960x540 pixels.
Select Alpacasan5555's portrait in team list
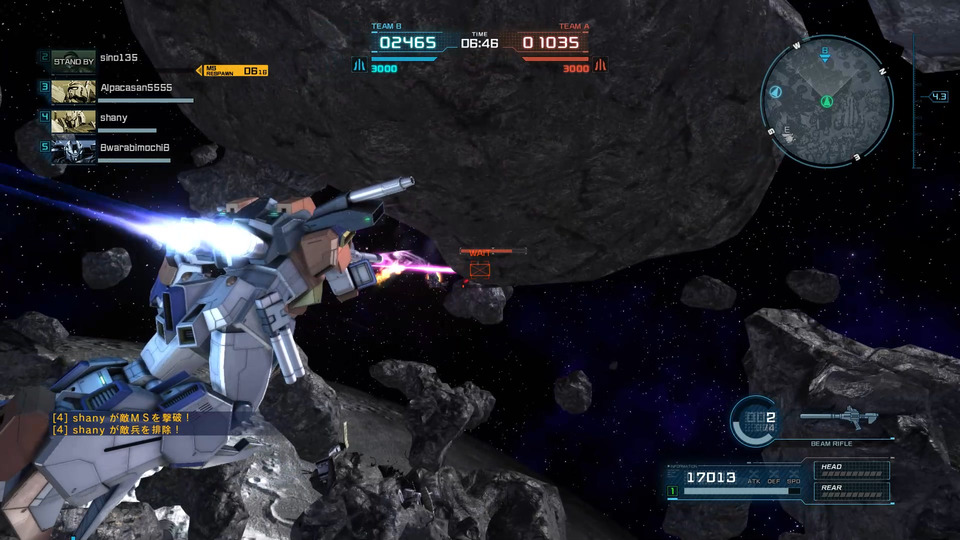(x=73, y=91)
